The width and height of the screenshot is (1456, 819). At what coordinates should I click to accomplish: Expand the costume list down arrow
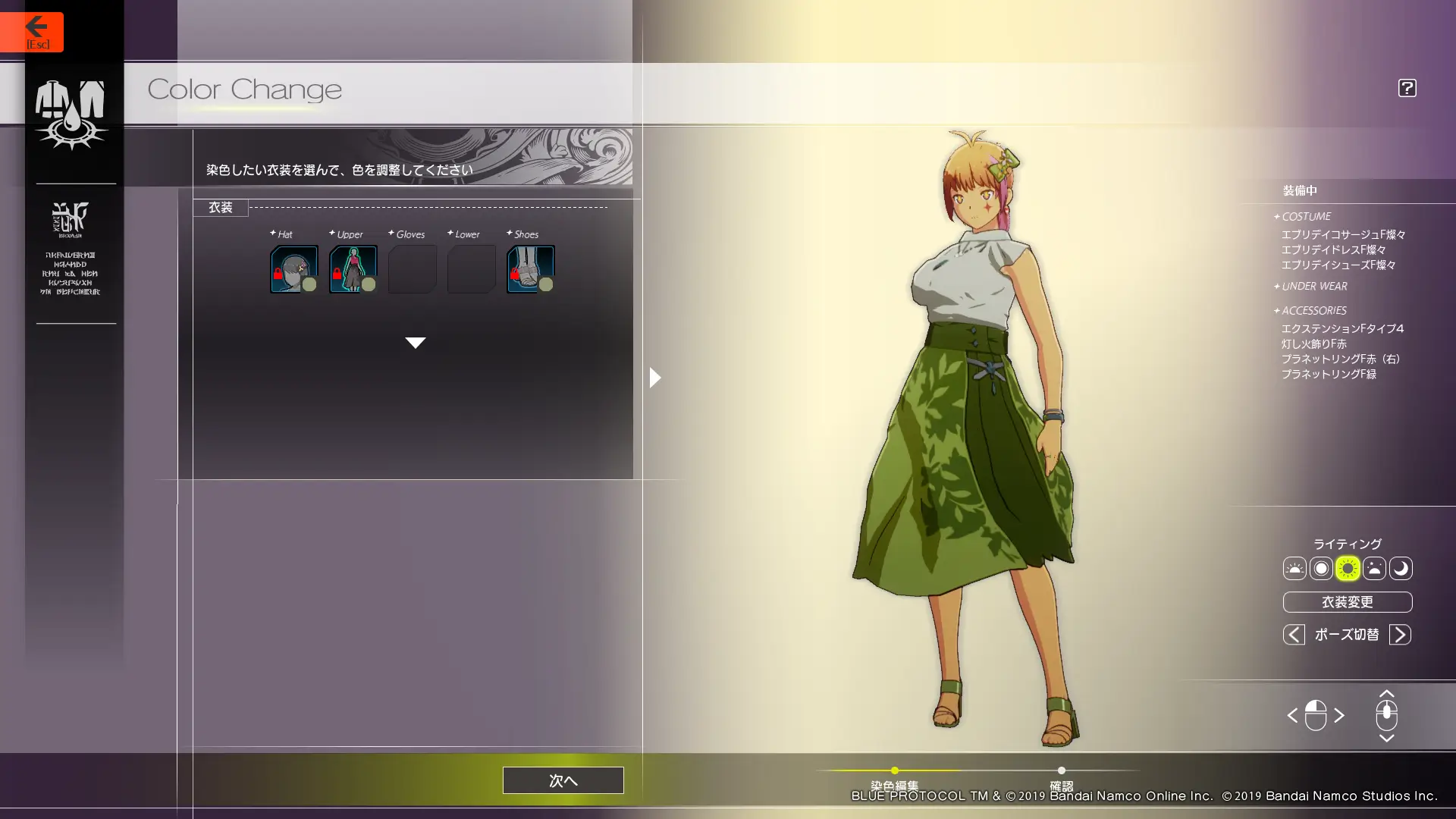(x=415, y=343)
